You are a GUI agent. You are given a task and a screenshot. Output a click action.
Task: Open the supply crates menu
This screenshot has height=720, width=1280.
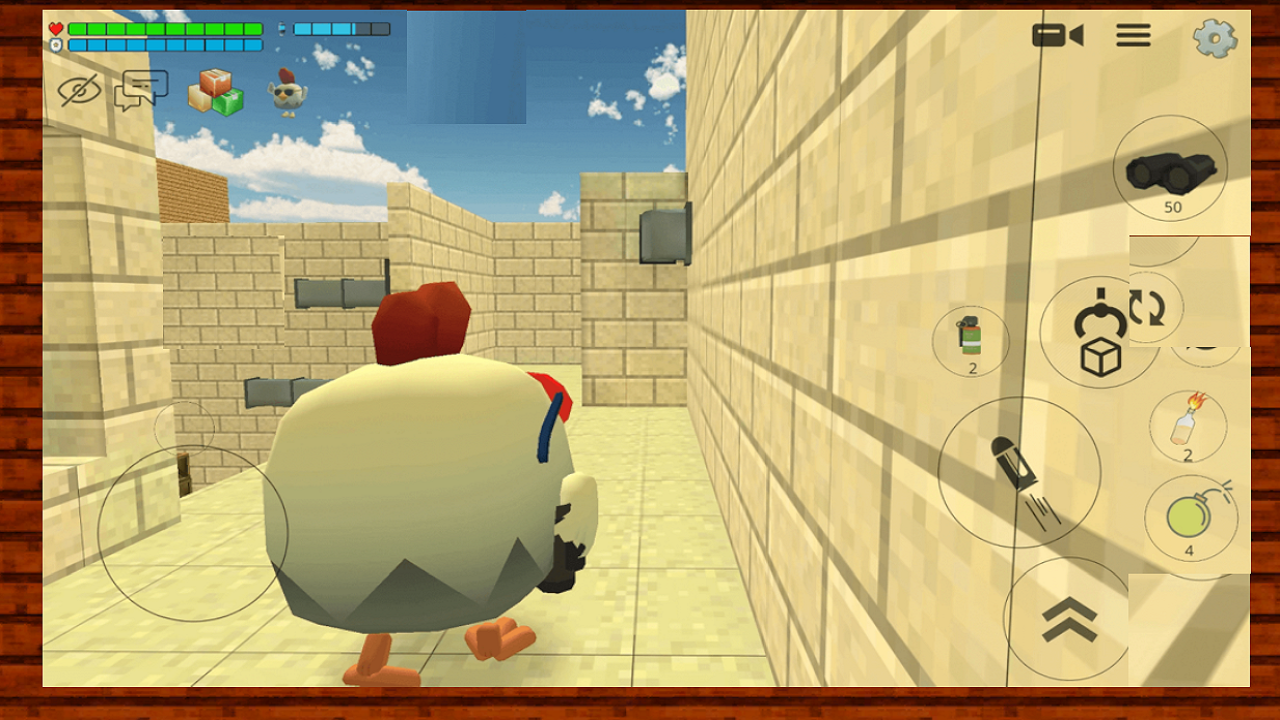click(x=216, y=91)
